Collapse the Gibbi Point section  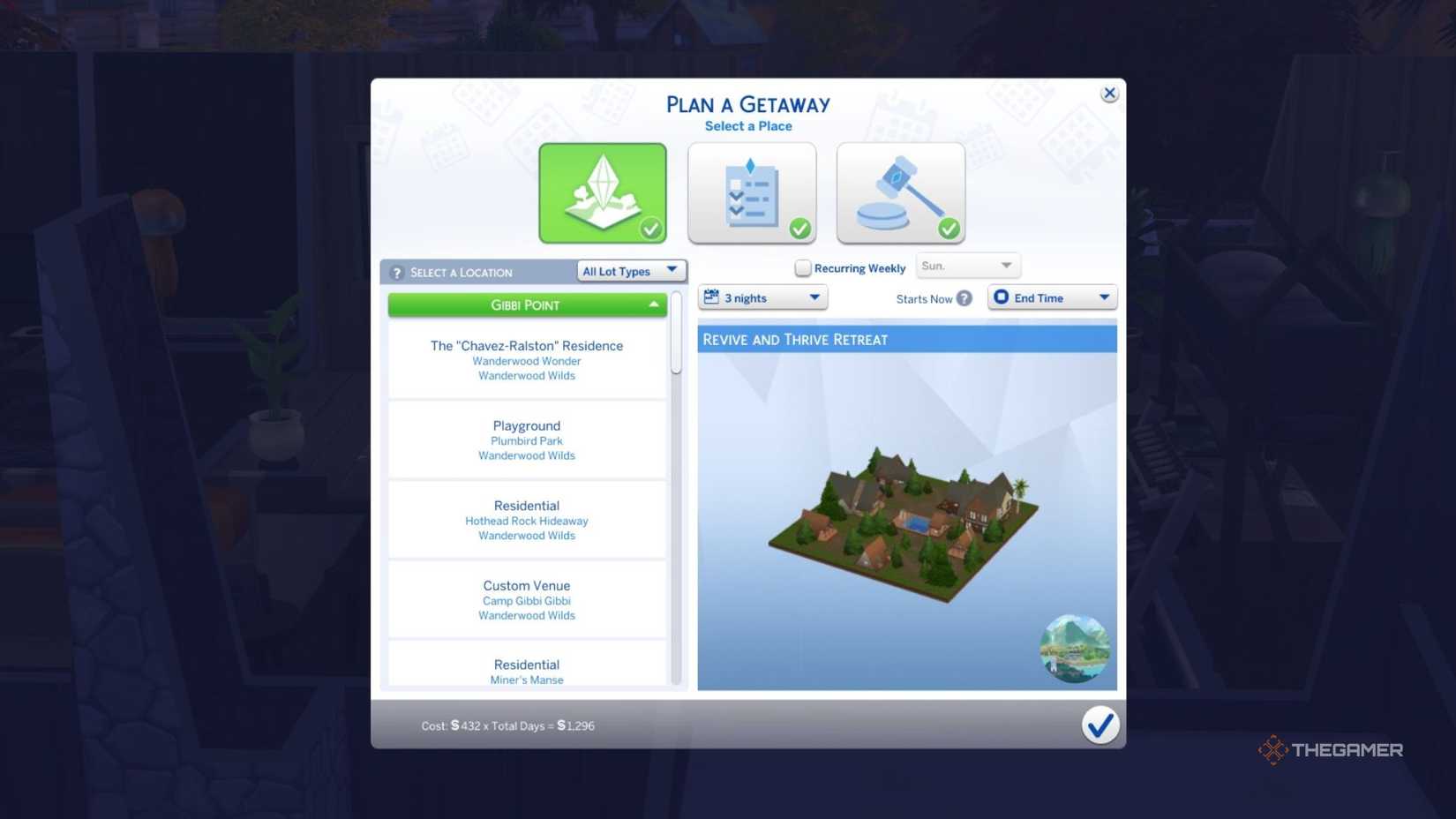(527, 304)
